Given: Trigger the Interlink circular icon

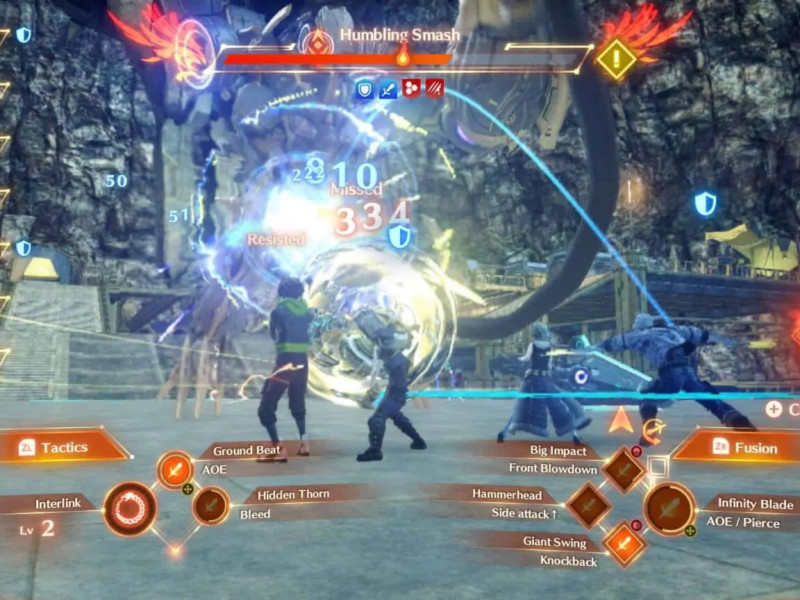Looking at the screenshot, I should click(x=129, y=508).
